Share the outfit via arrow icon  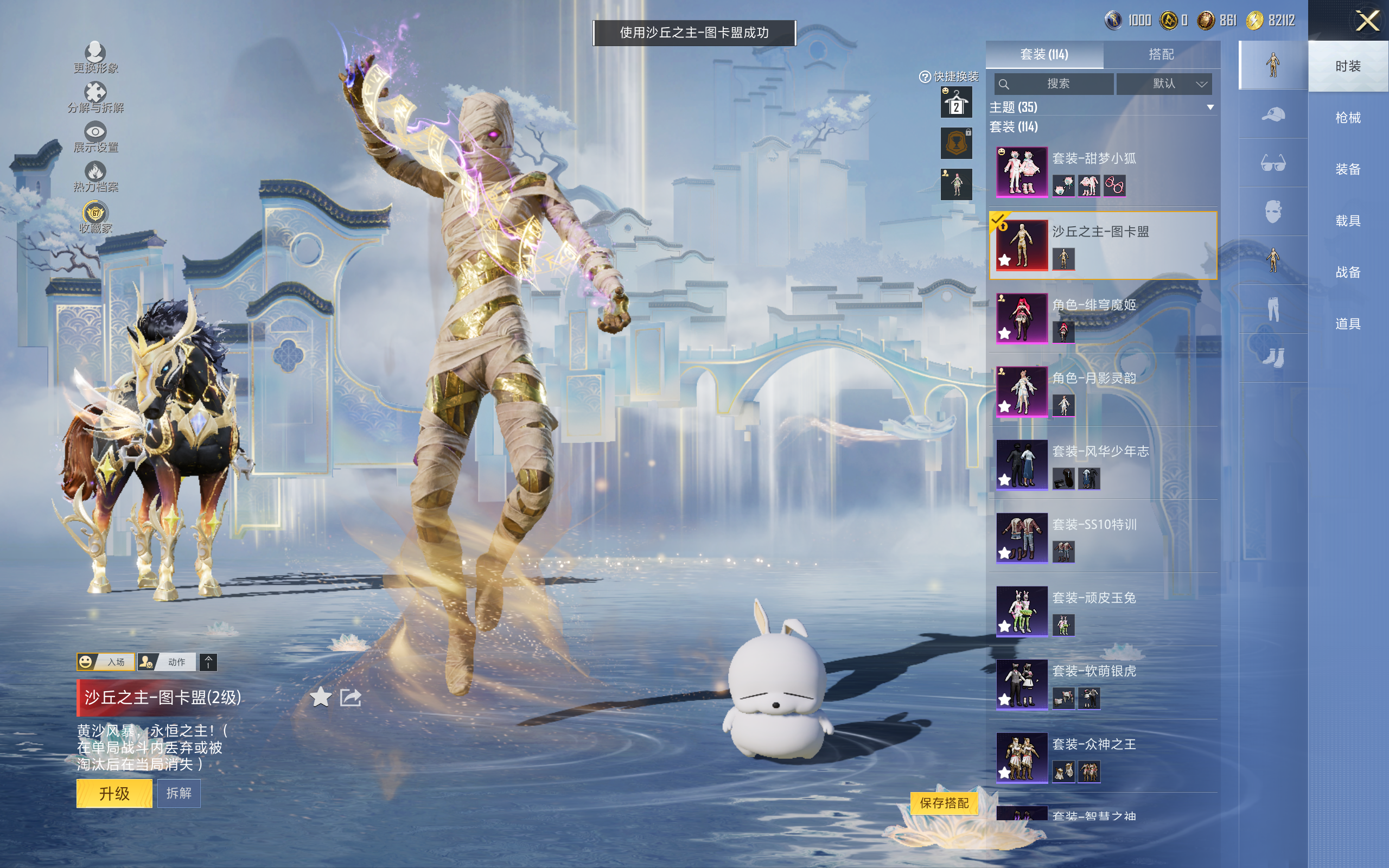click(351, 698)
